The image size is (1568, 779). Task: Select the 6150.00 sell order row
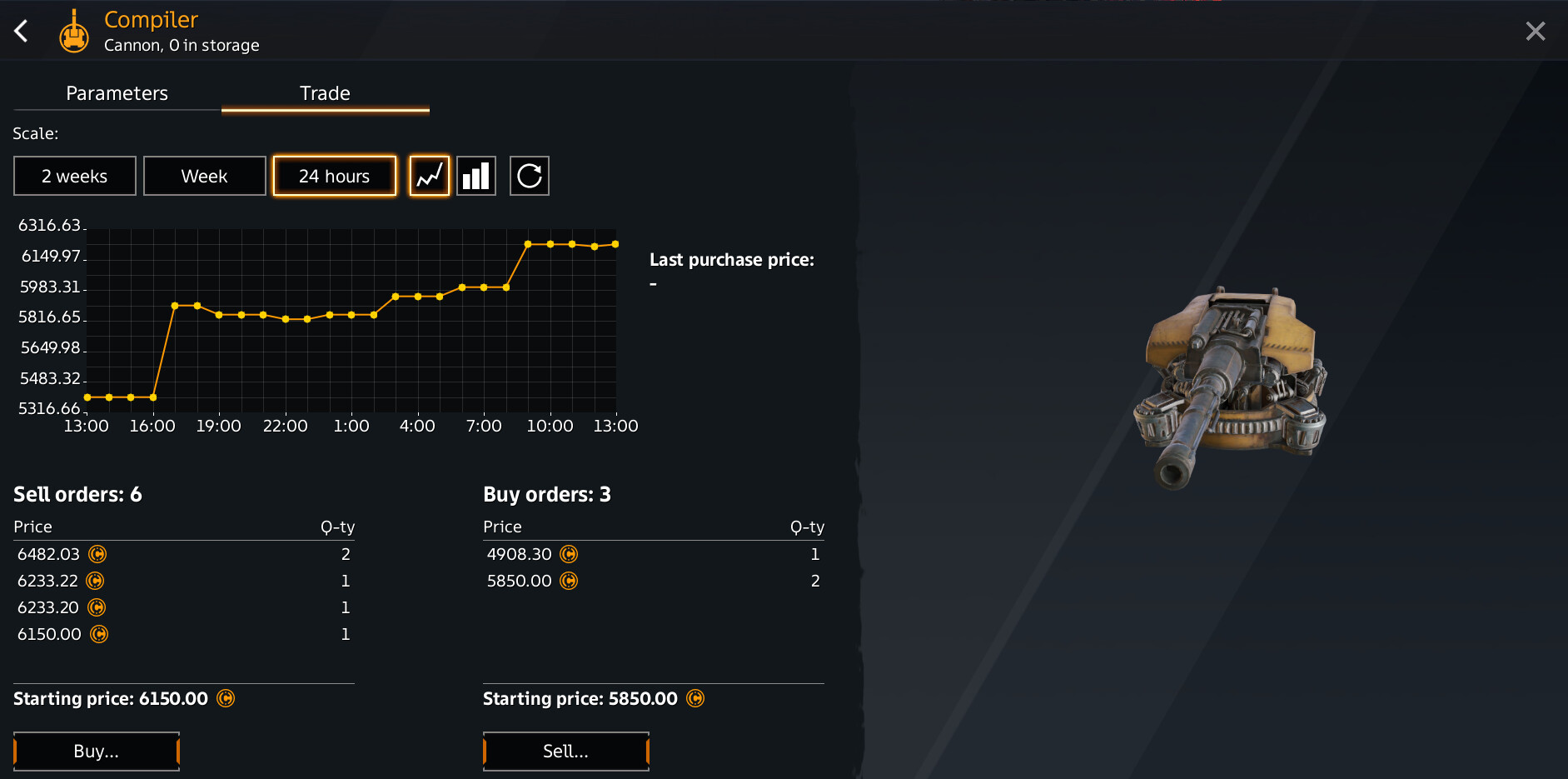pos(183,634)
